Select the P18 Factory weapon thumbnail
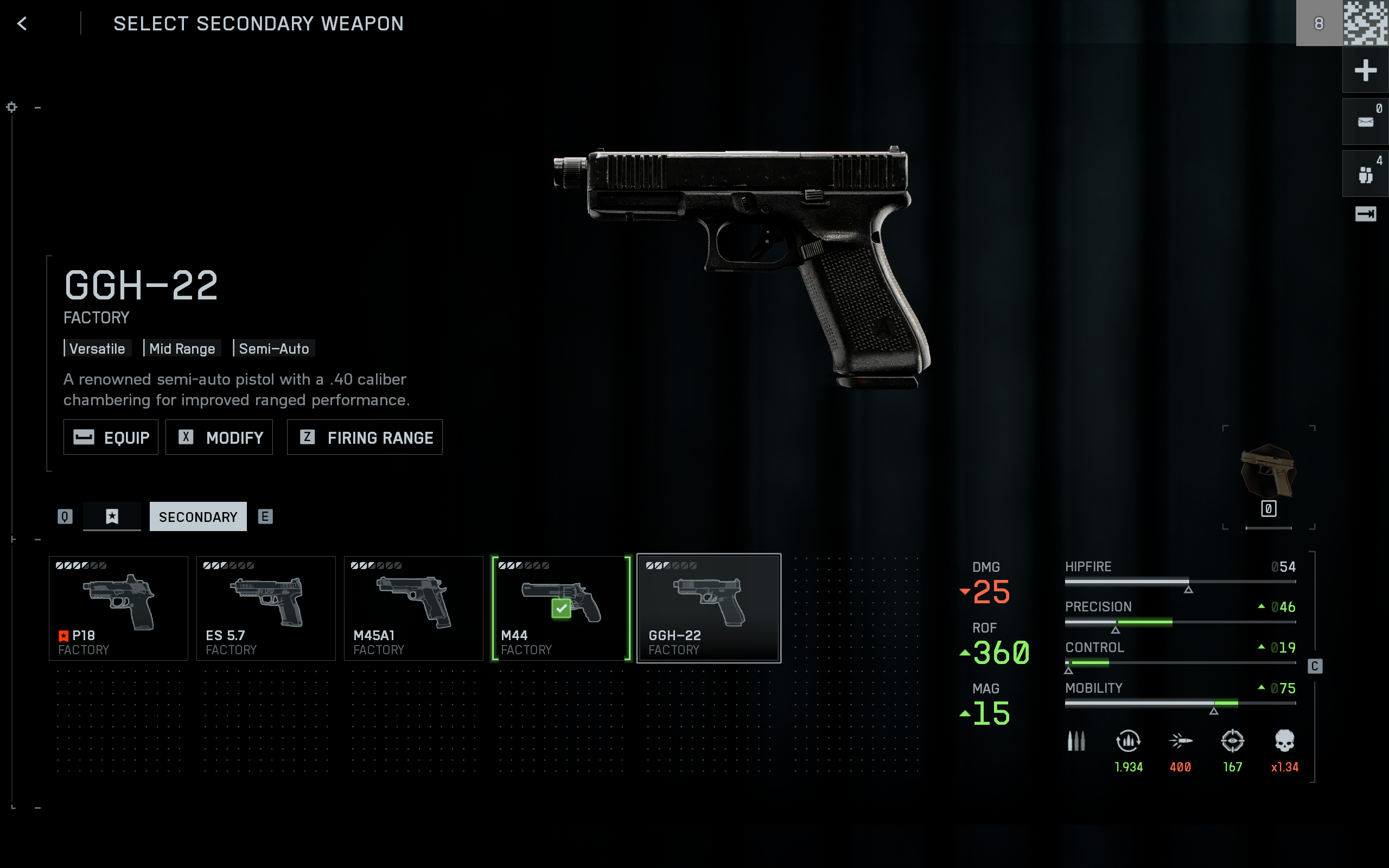The height and width of the screenshot is (868, 1389). (x=118, y=608)
